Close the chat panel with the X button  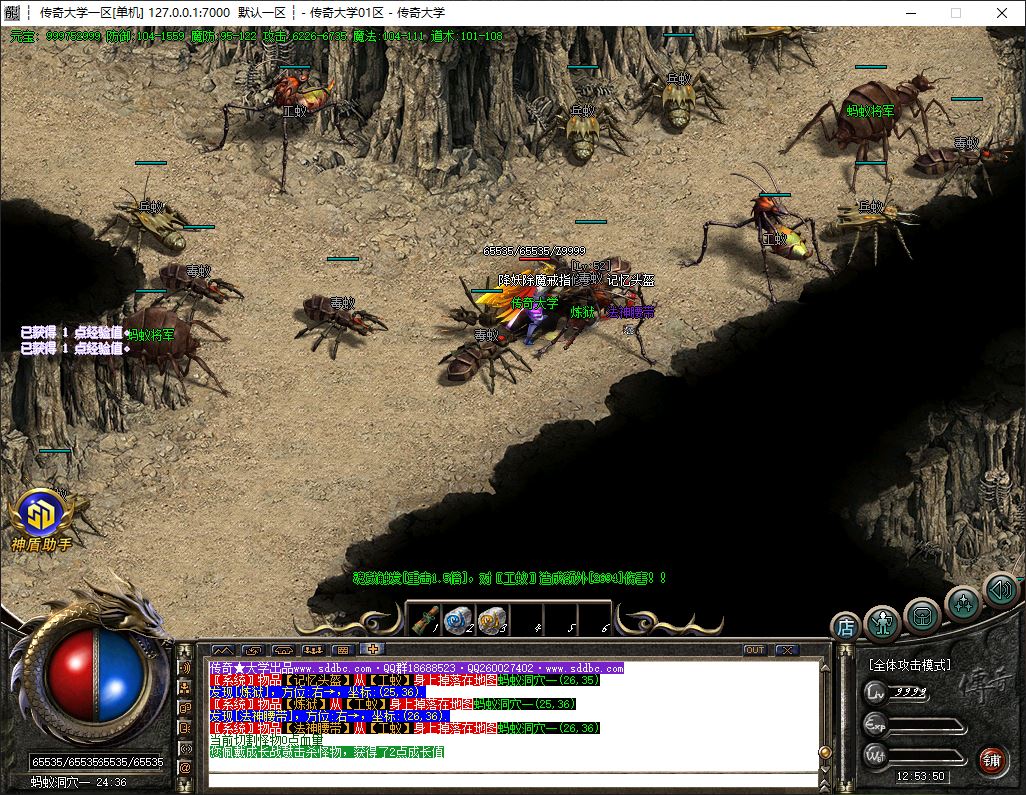[786, 650]
